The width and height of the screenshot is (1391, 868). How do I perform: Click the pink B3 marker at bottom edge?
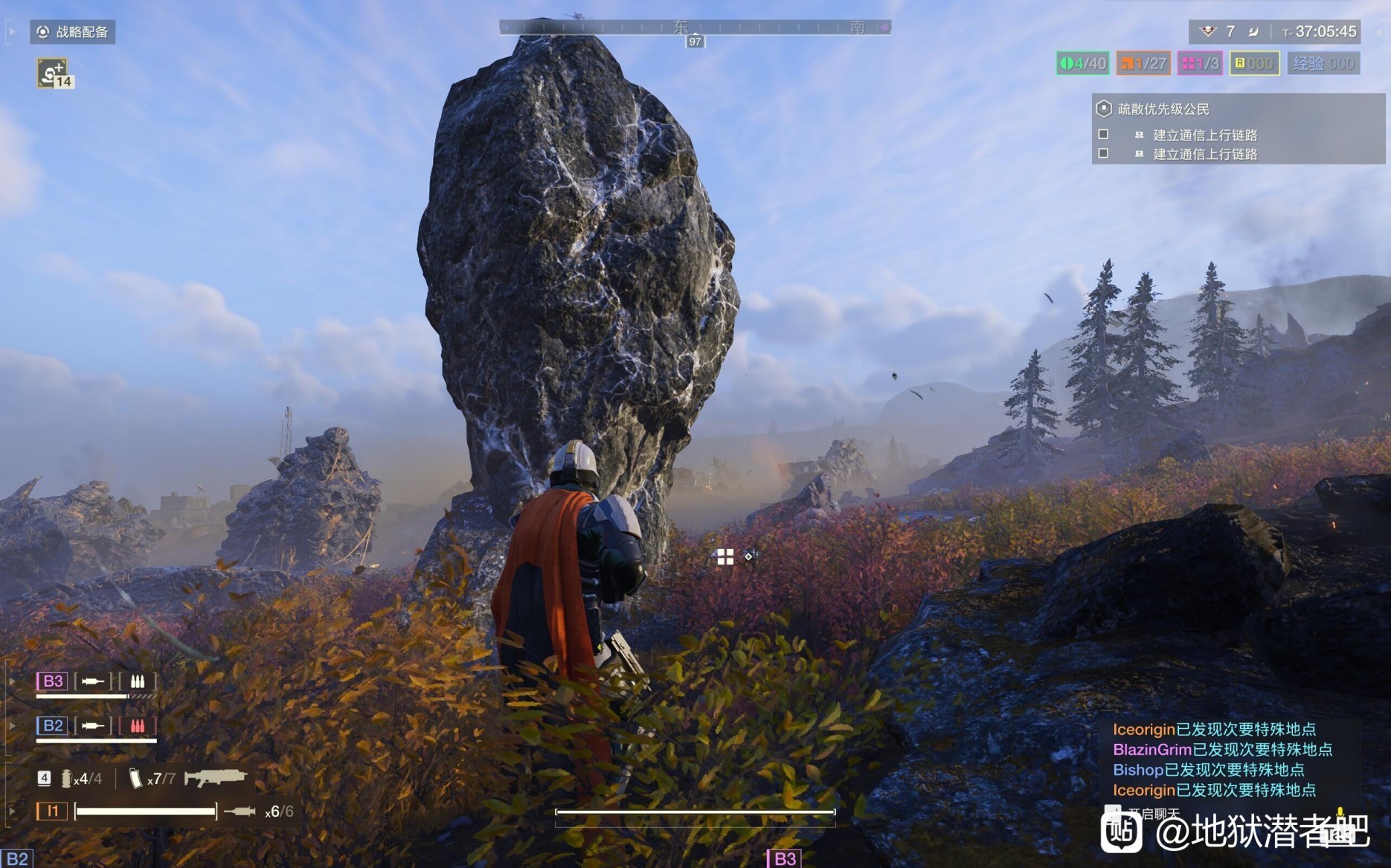point(784,859)
